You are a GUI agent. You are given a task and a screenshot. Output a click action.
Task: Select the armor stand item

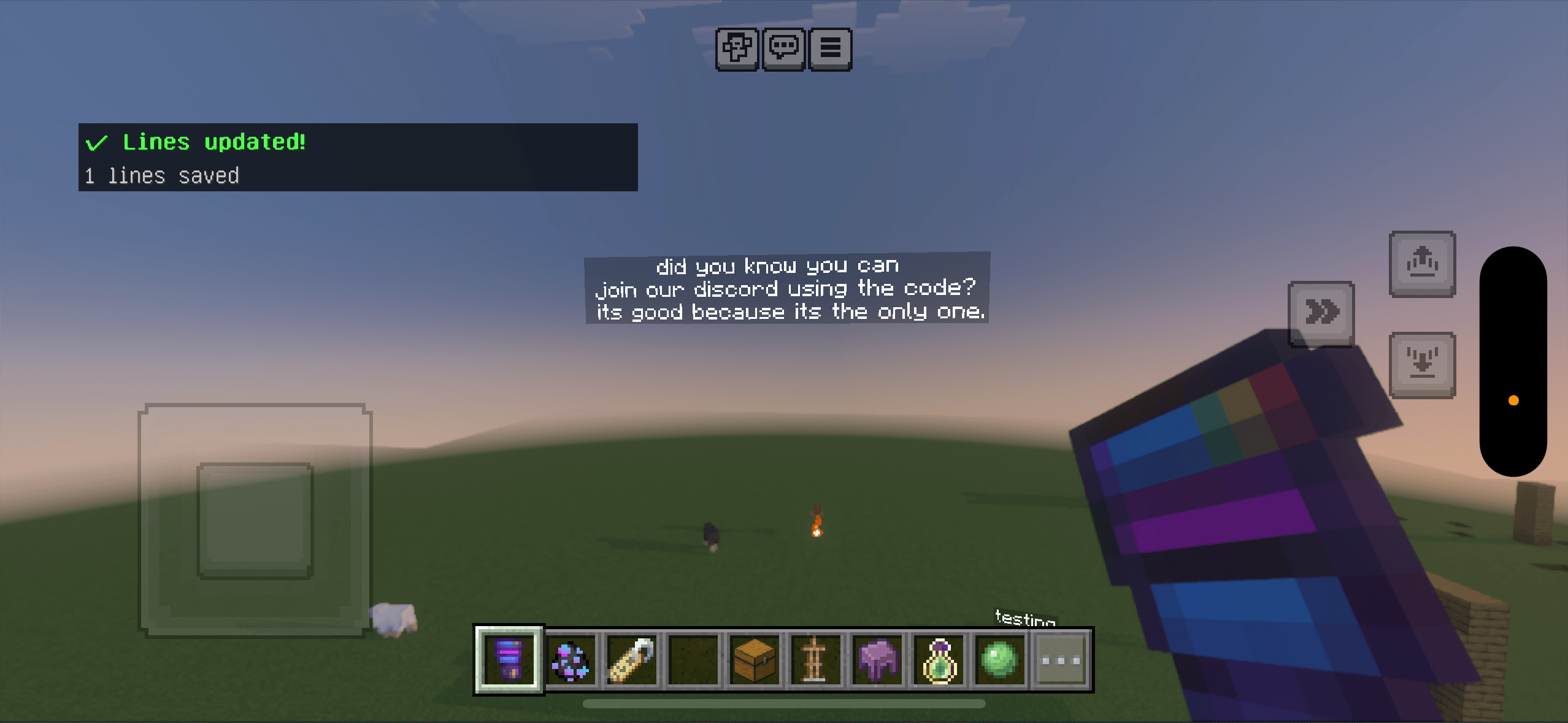pos(816,660)
